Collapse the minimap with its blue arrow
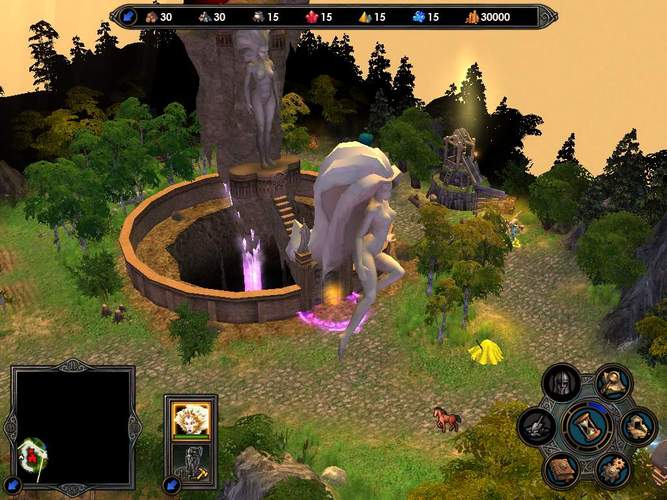667x500 pixels. 13,485
